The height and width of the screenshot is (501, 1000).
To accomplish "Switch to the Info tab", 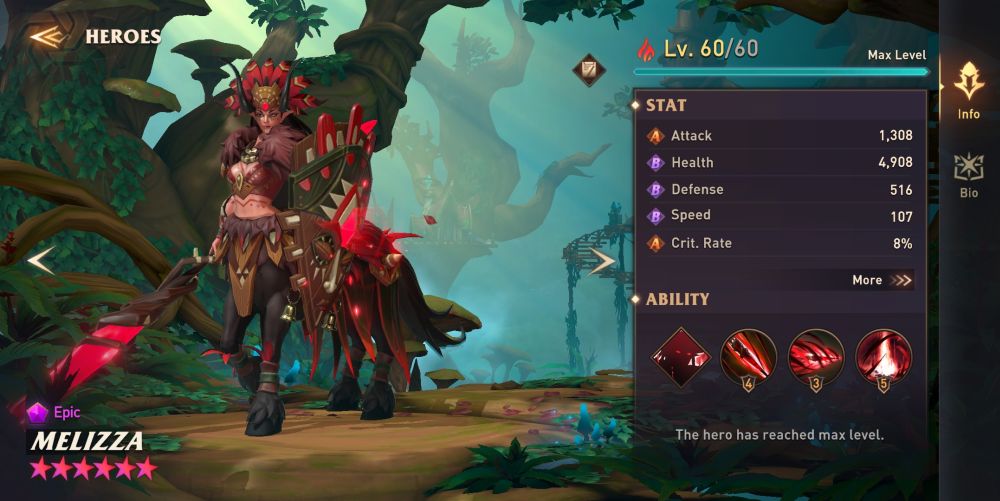I will [968, 90].
